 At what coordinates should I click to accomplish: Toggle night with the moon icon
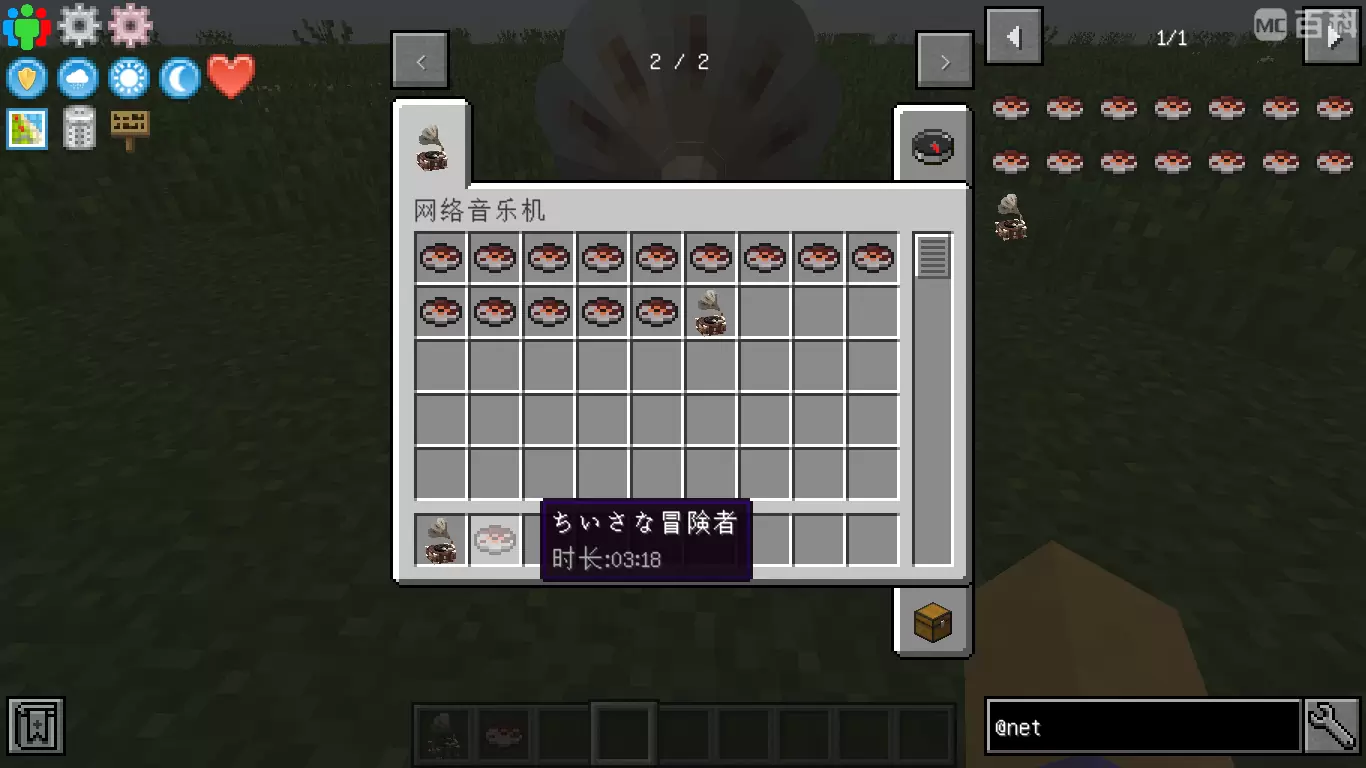[x=180, y=78]
